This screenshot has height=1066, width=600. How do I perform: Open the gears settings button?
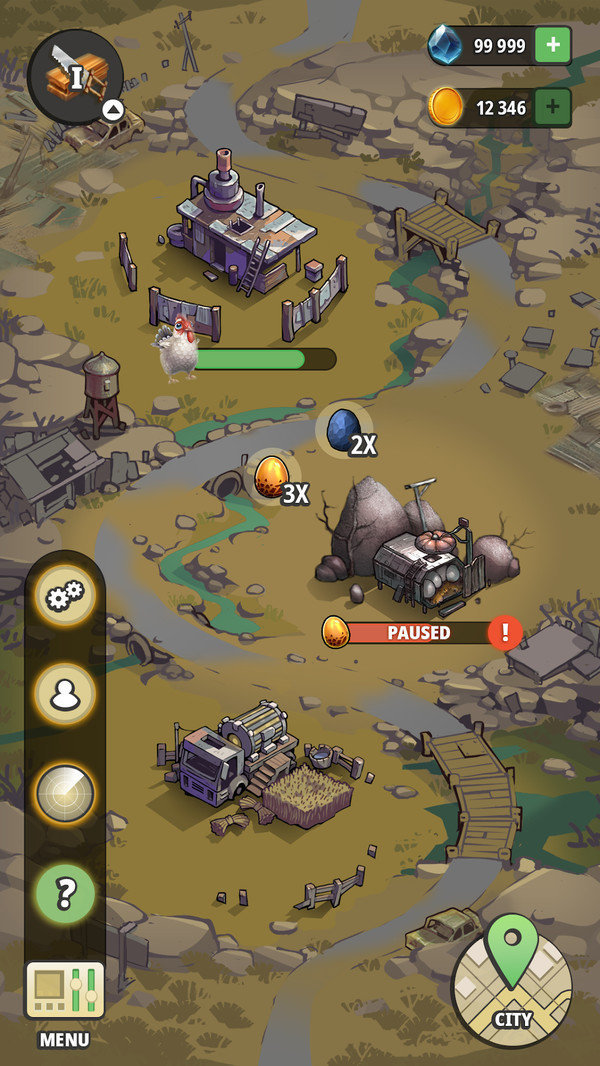coord(66,597)
